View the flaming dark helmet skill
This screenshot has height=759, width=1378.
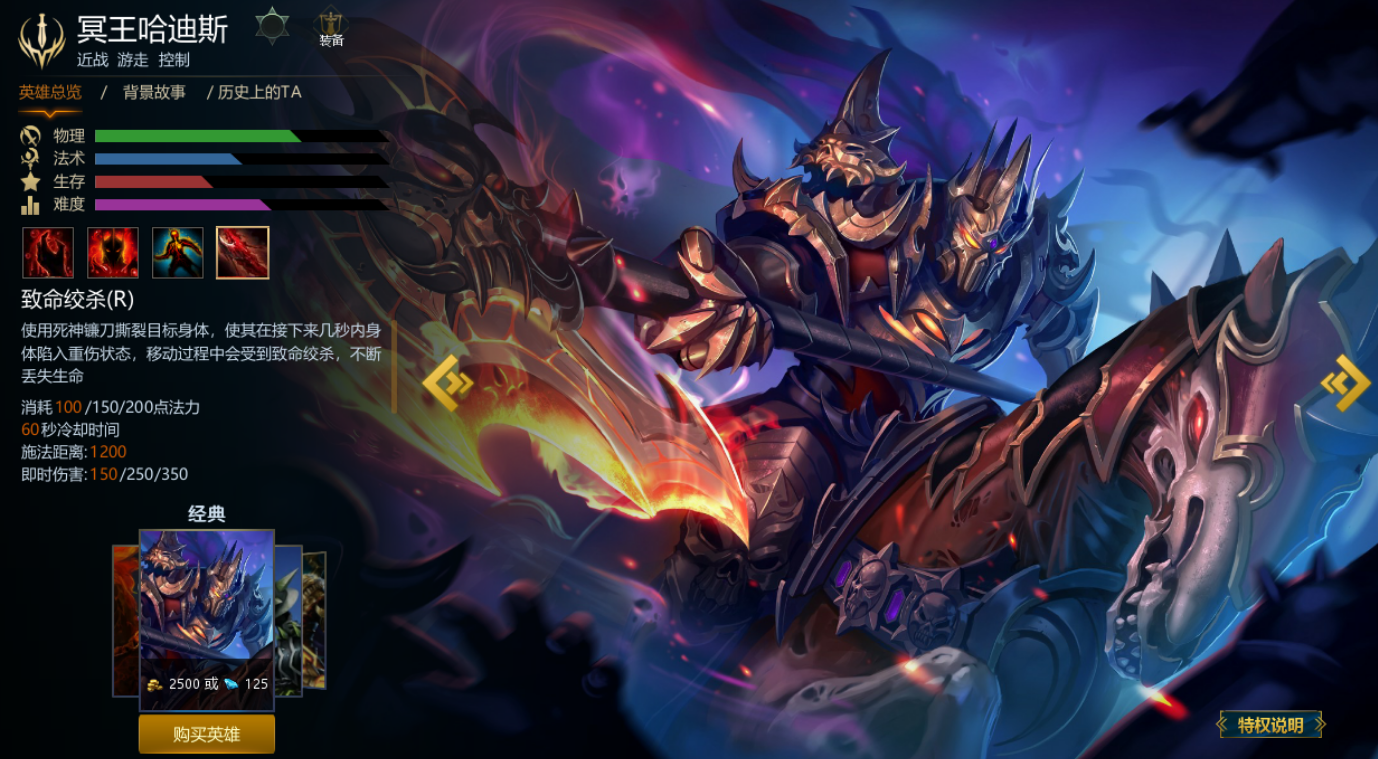tap(113, 252)
